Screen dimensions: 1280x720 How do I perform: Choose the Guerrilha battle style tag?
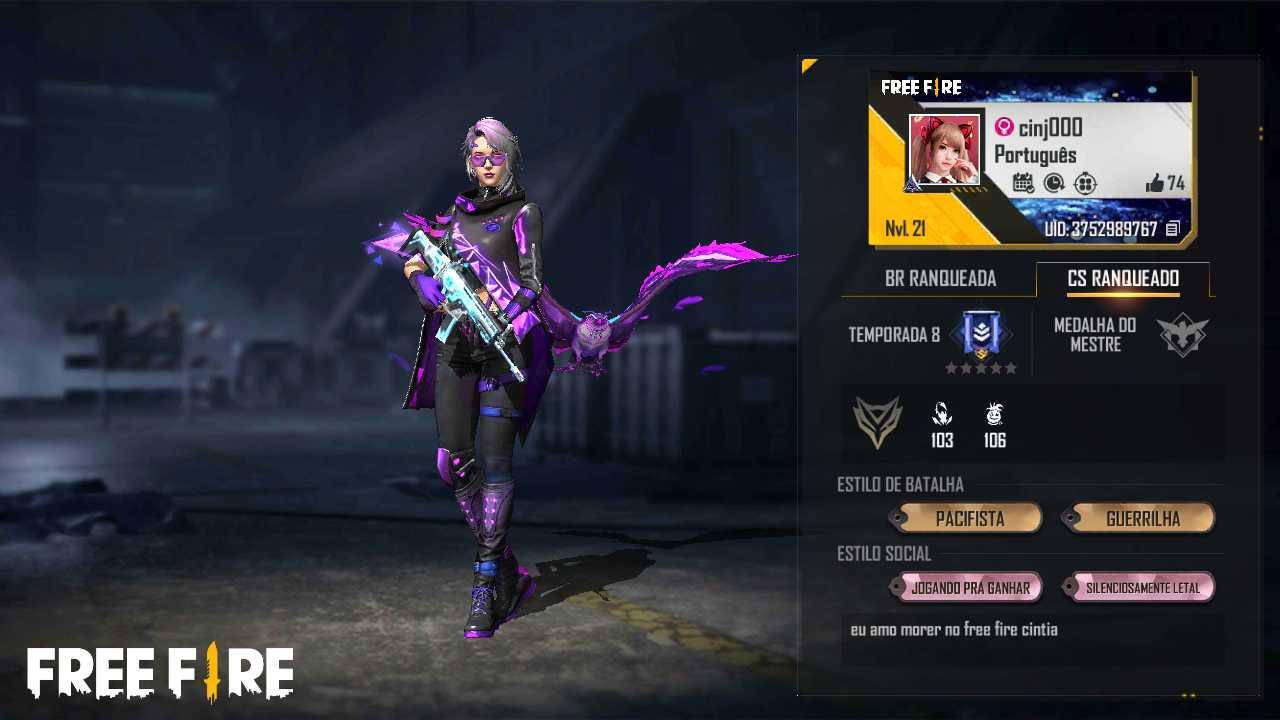pyautogui.click(x=1141, y=519)
